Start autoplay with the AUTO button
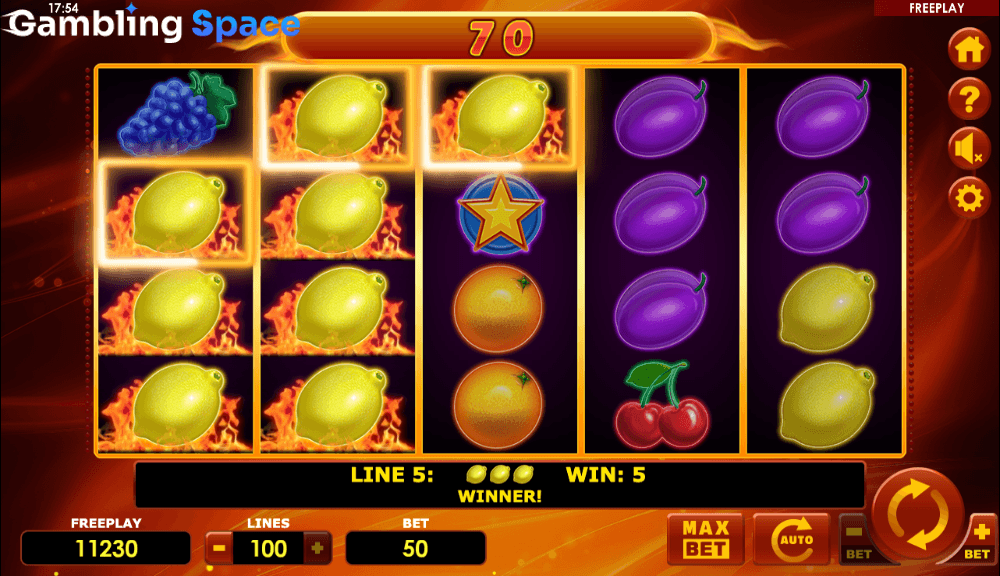This screenshot has height=576, width=1000. pos(791,539)
